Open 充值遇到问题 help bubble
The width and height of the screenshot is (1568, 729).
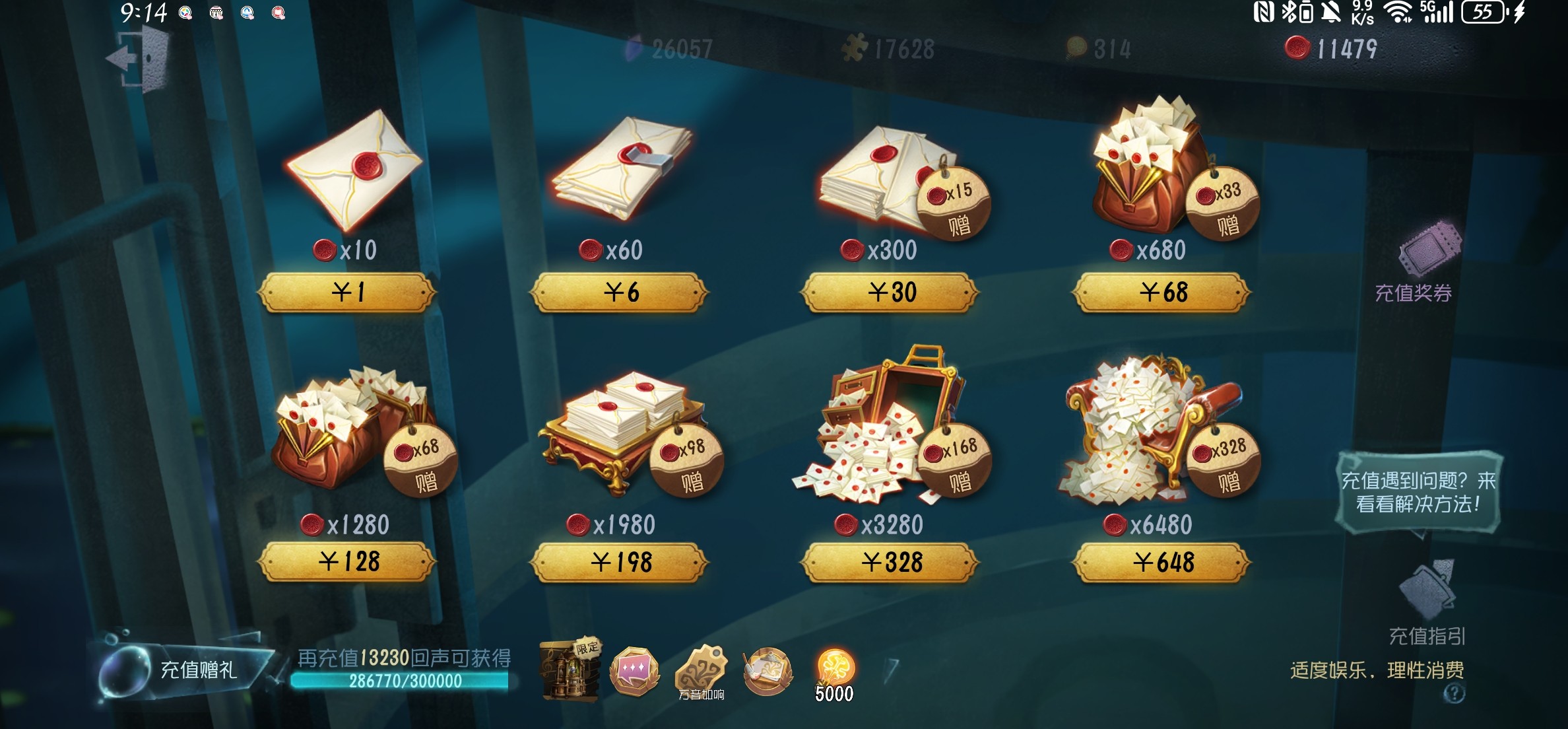(1419, 492)
